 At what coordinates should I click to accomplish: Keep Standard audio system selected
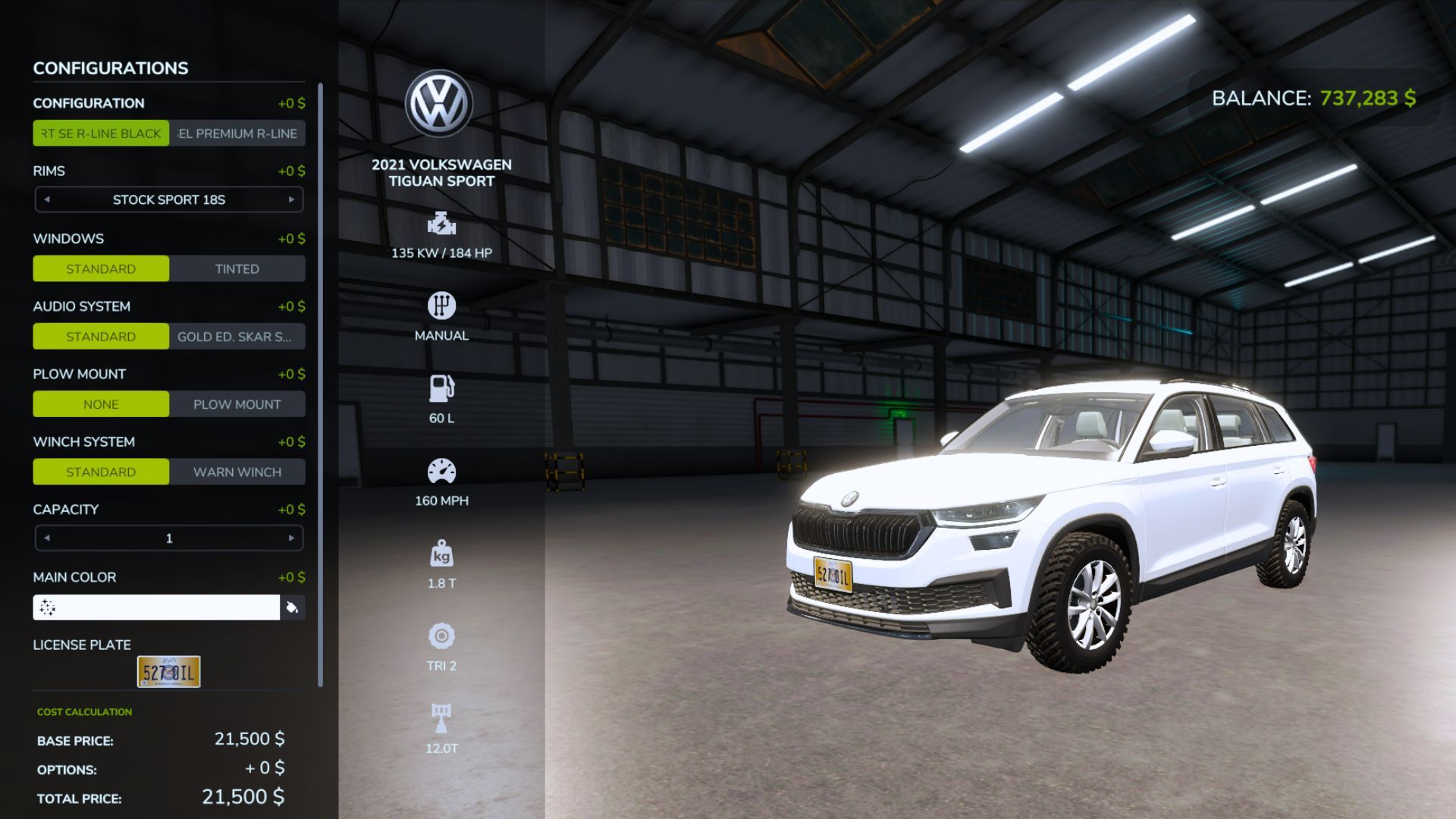tap(101, 336)
